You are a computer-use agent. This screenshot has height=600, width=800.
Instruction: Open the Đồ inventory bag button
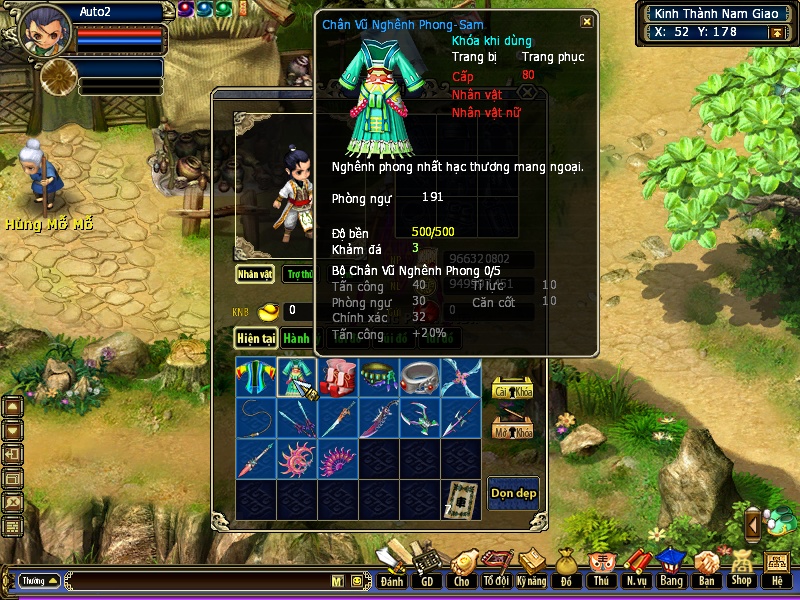coord(566,567)
